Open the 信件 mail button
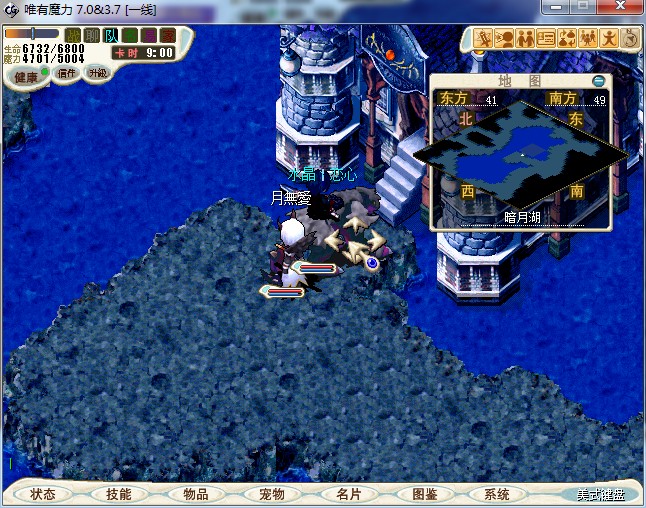Screen dimensions: 646x508 67,73
